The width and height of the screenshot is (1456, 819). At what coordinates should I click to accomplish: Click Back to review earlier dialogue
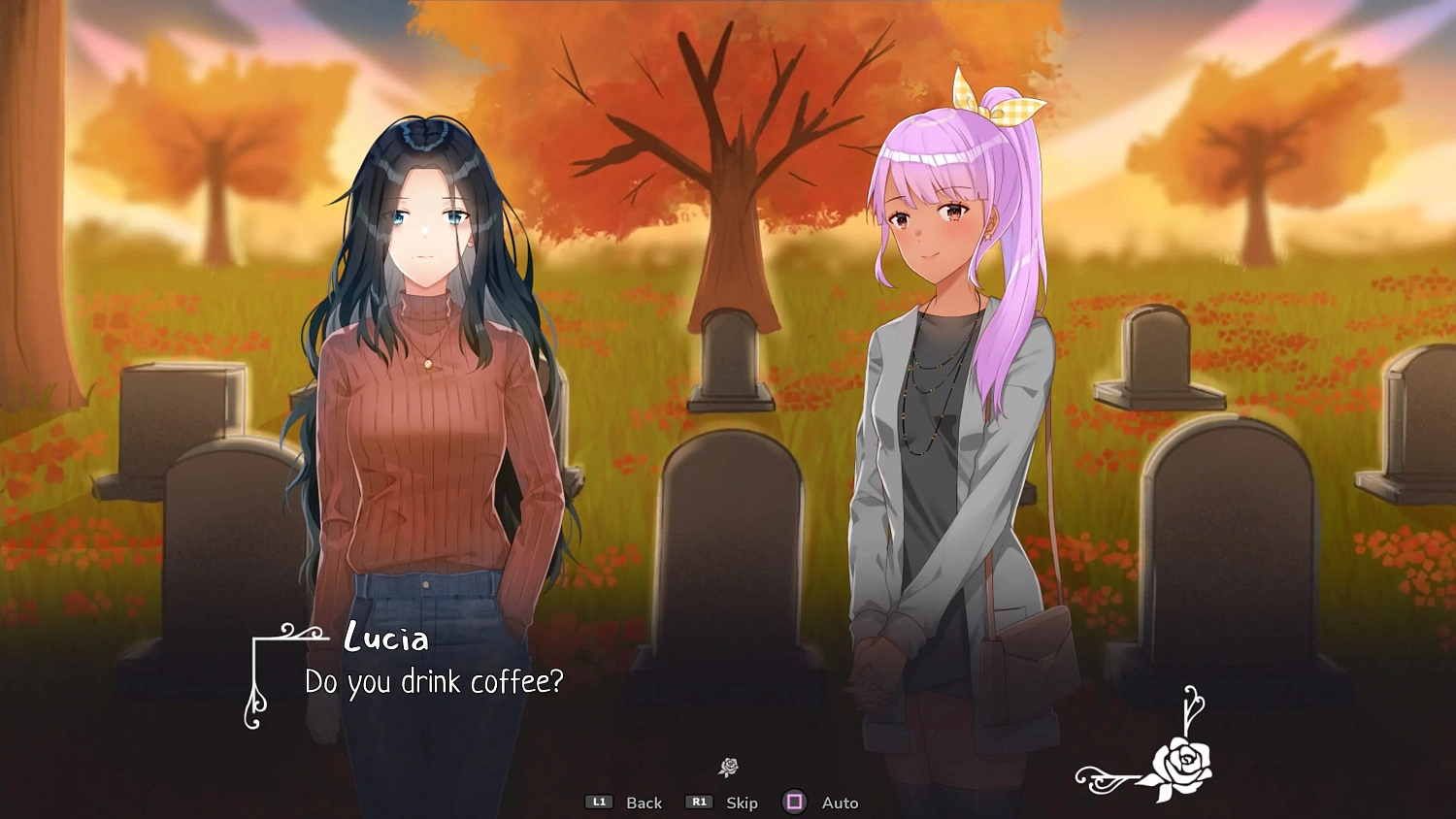coord(644,803)
